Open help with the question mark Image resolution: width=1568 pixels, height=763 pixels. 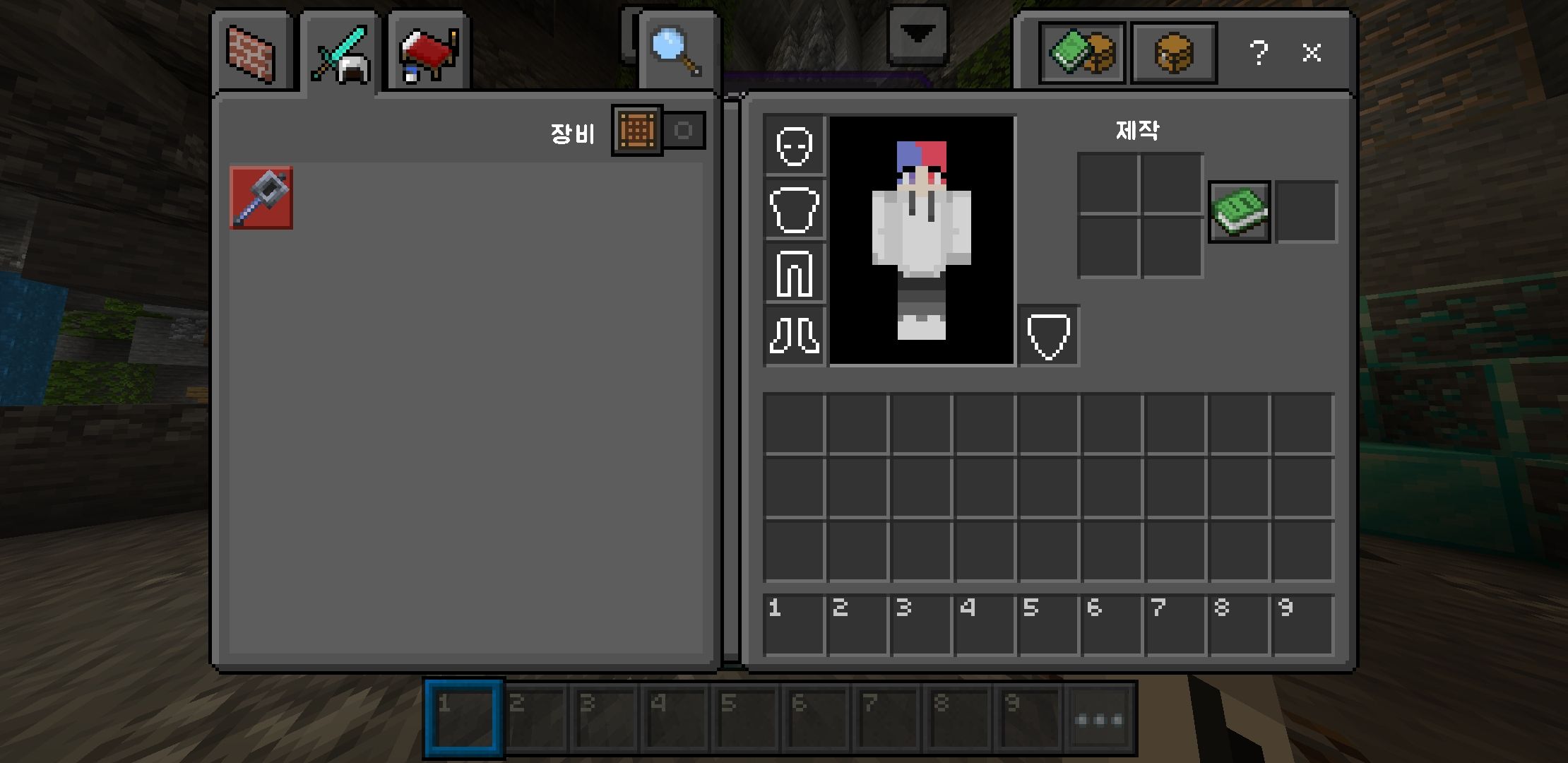coord(1258,53)
